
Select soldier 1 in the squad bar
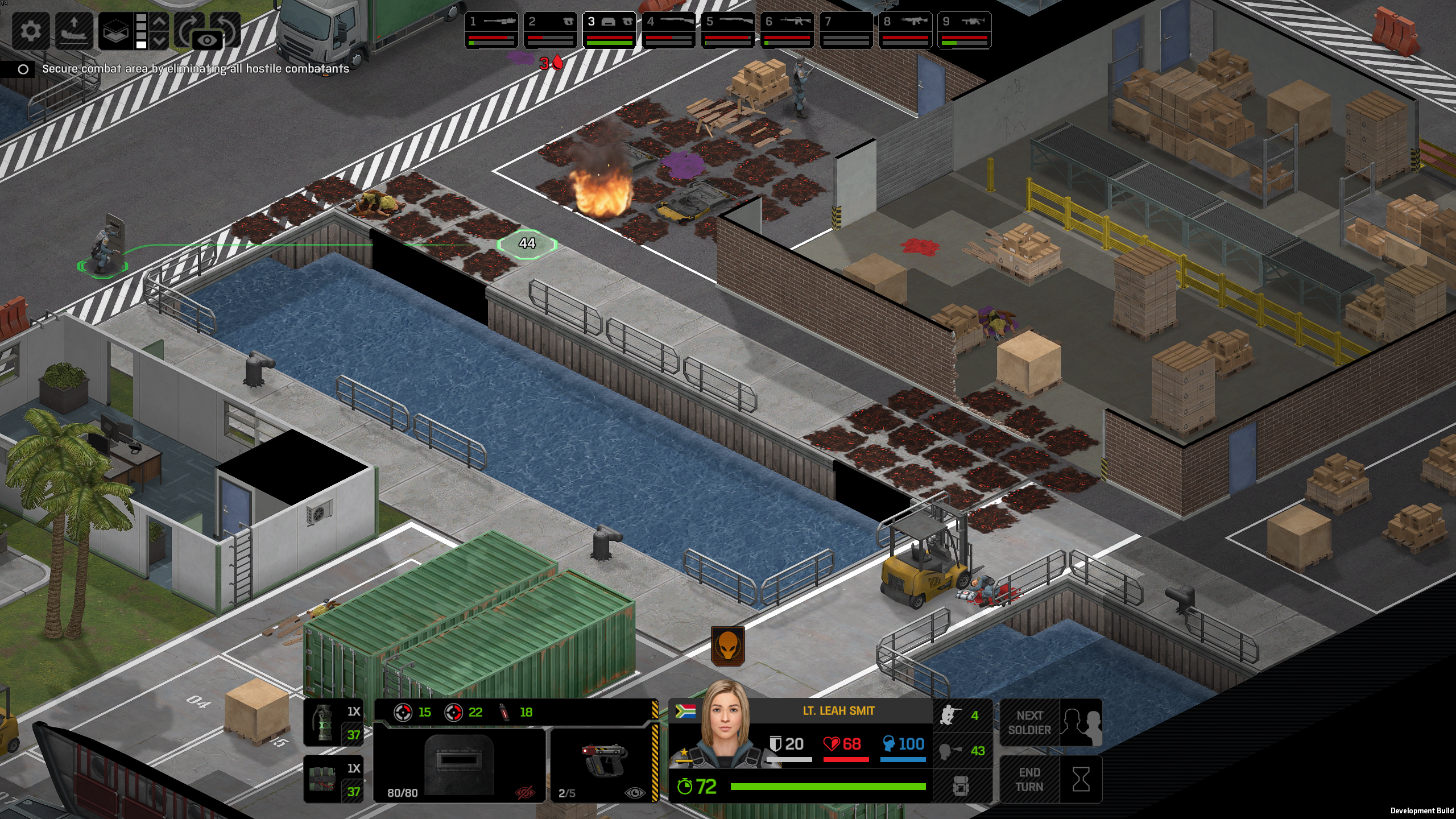[x=491, y=30]
